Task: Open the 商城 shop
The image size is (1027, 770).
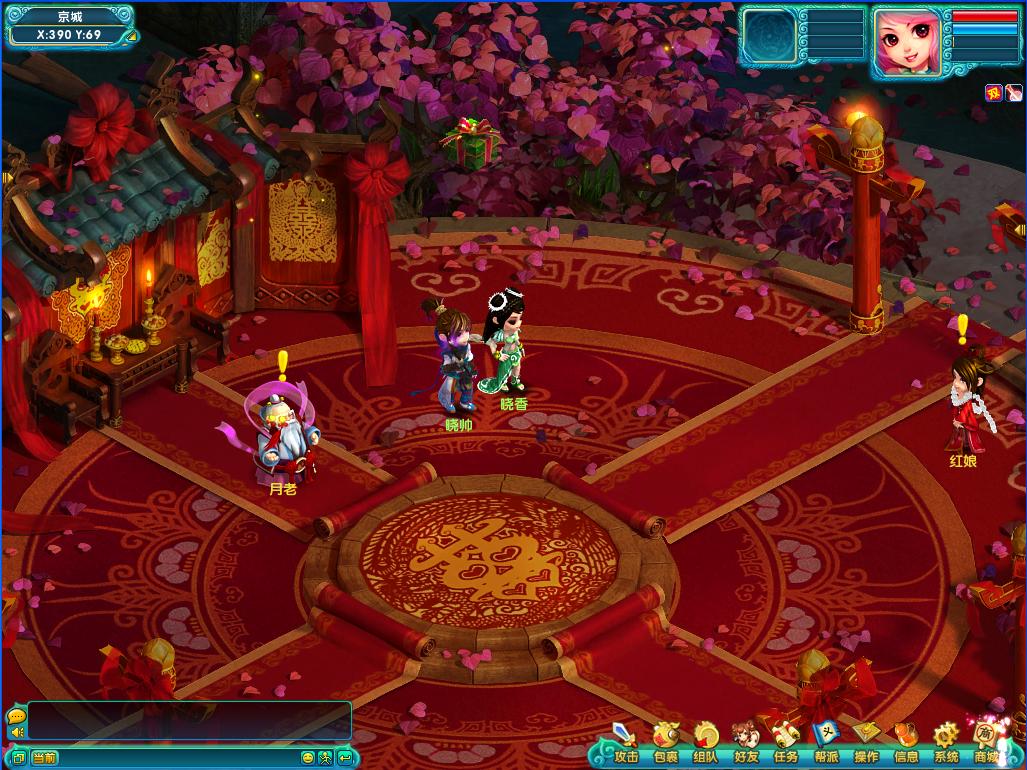Action: point(986,741)
